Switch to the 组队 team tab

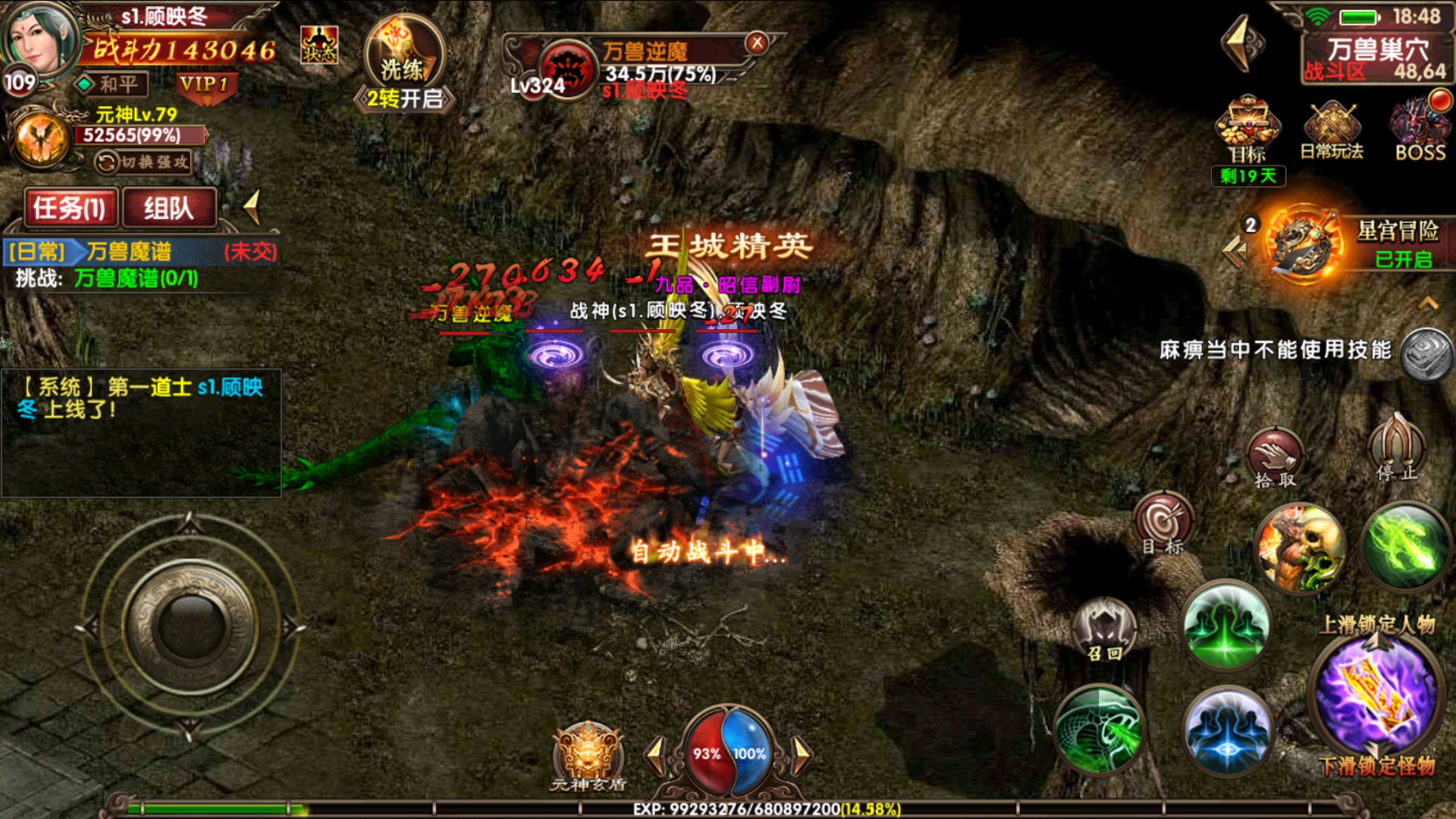pyautogui.click(x=169, y=208)
